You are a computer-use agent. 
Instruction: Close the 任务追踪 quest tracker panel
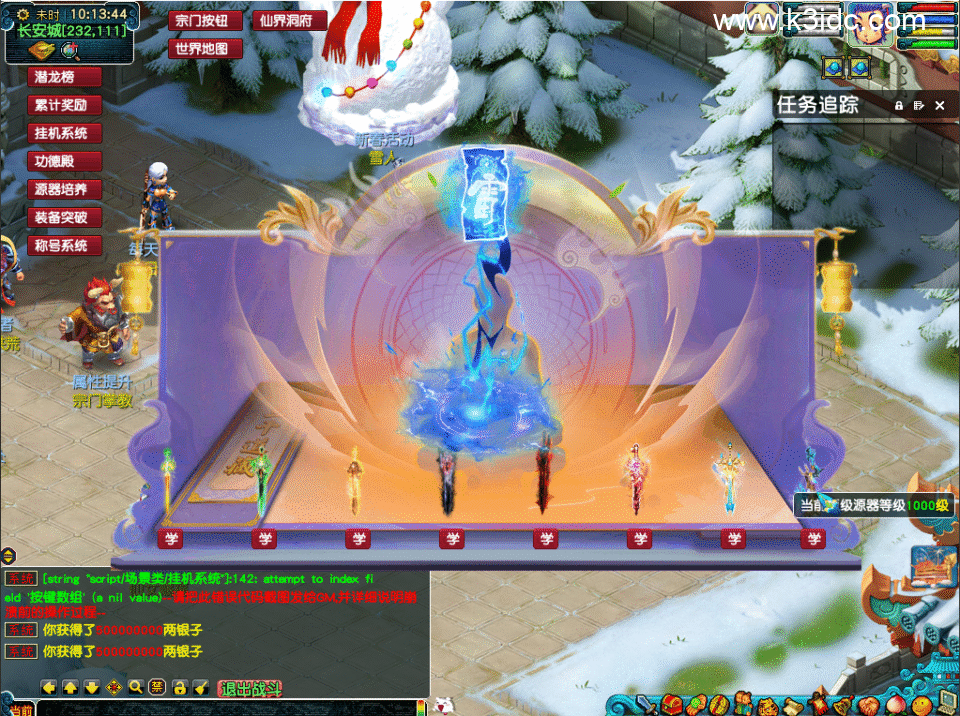click(939, 105)
